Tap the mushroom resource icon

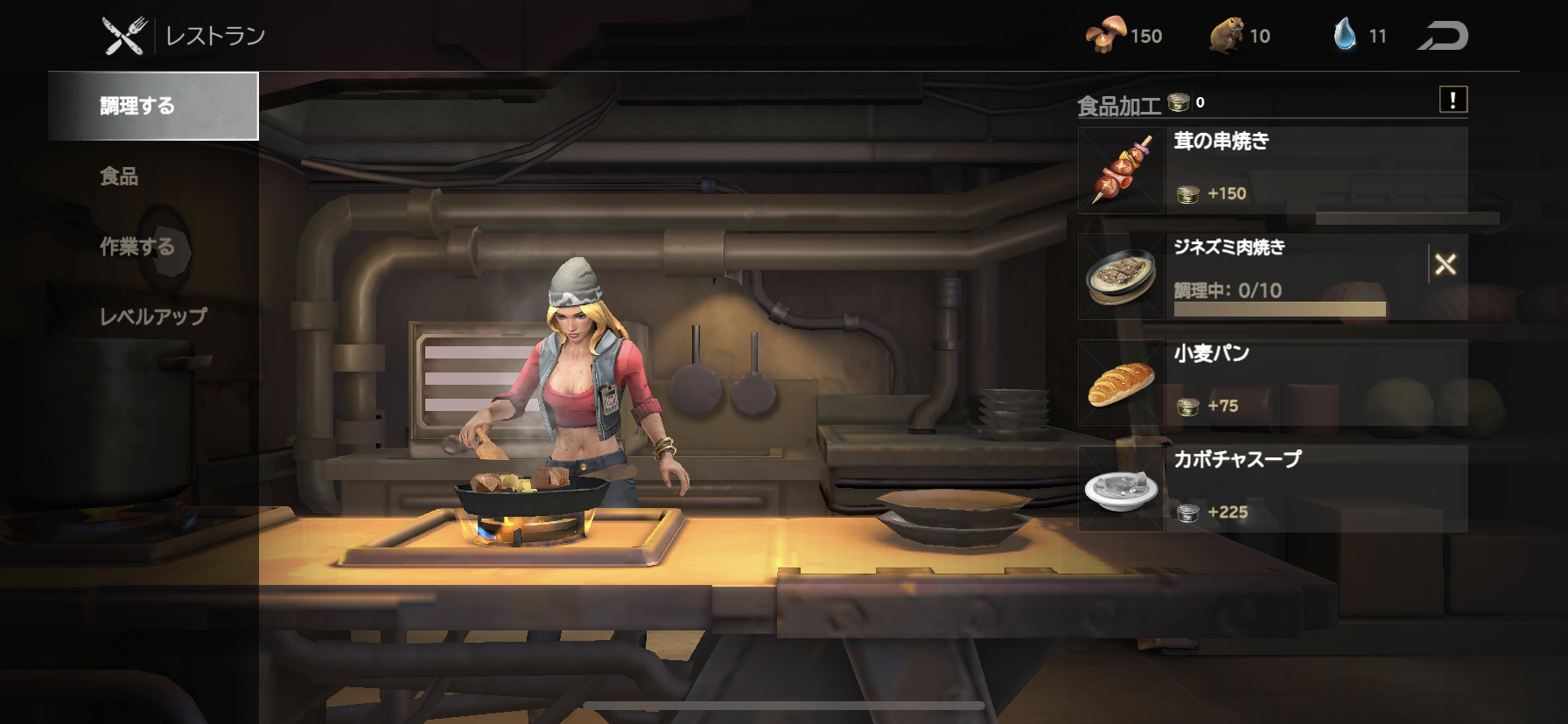(1106, 36)
